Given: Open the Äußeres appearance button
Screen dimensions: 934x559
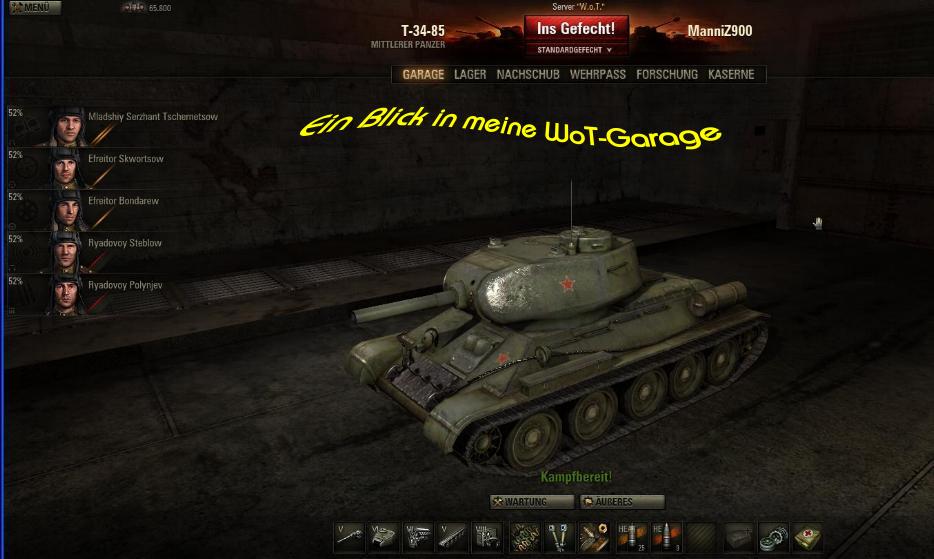Looking at the screenshot, I should (621, 502).
